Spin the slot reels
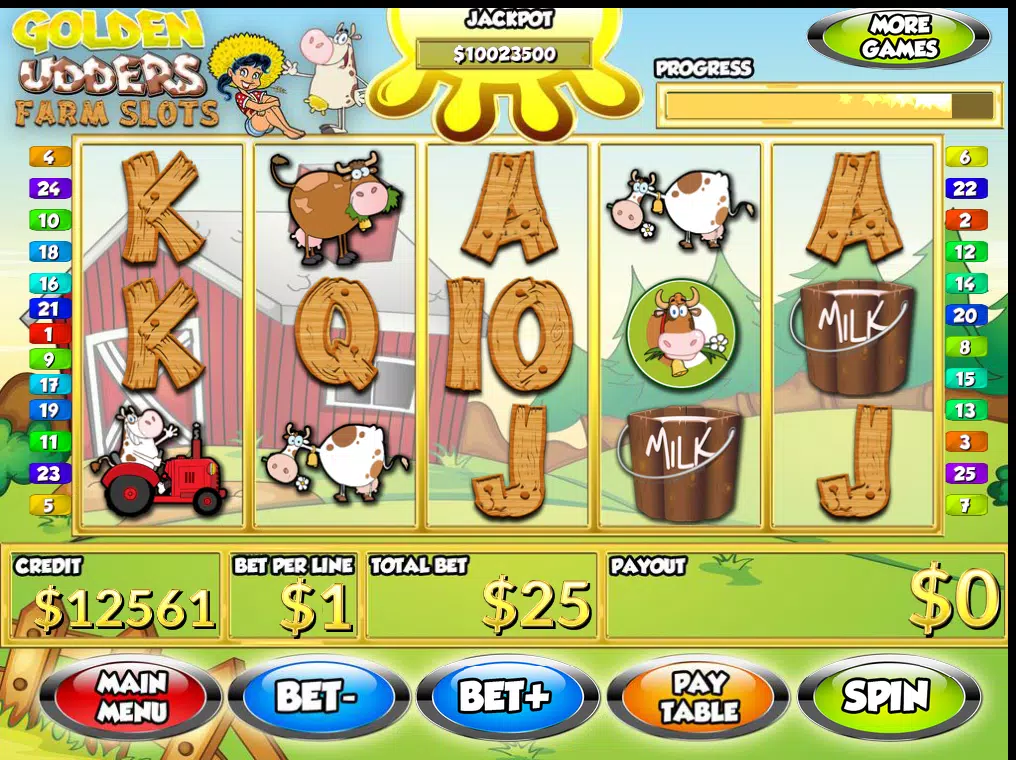 point(888,696)
